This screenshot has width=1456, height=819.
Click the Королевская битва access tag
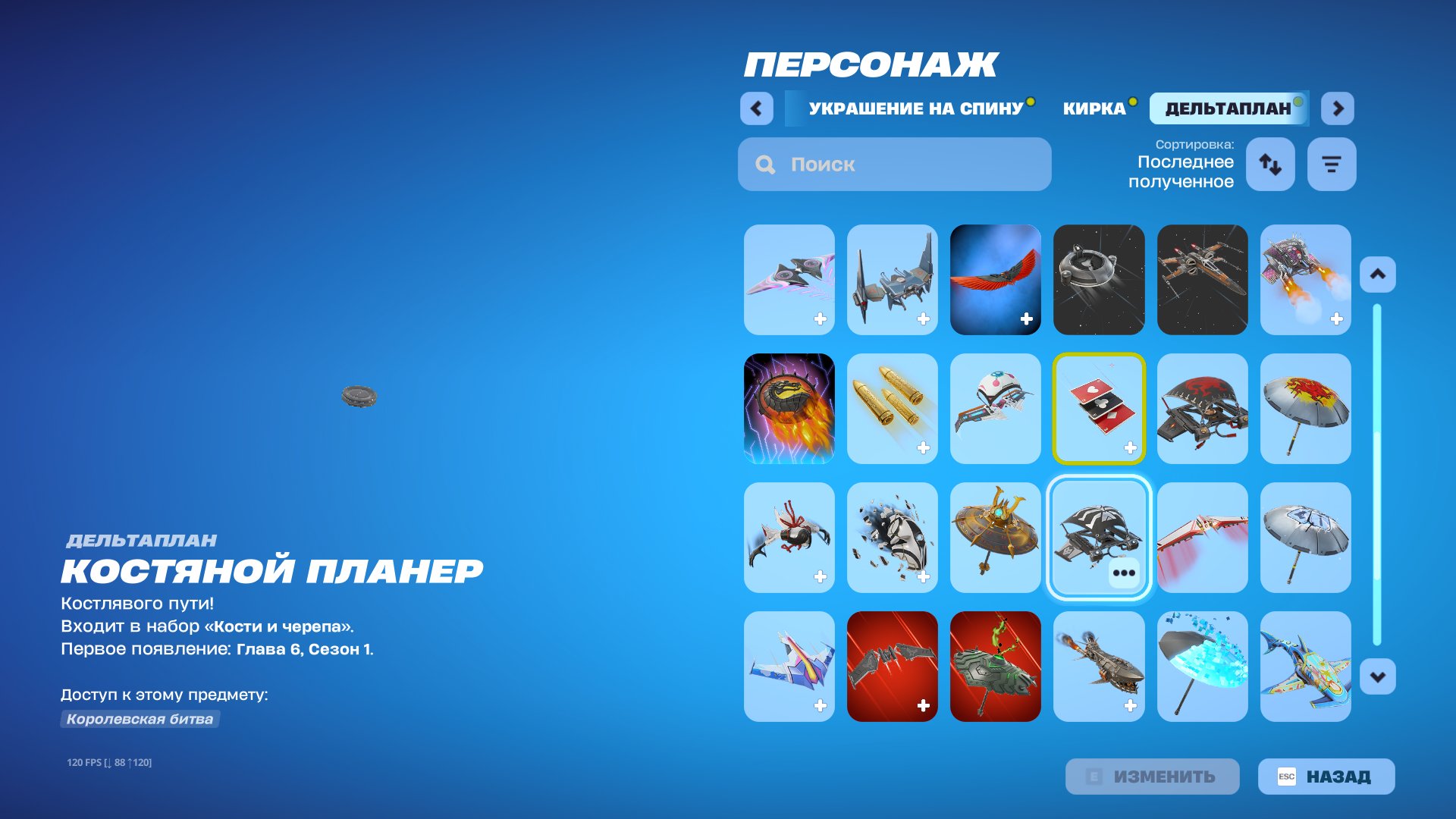pyautogui.click(x=140, y=720)
